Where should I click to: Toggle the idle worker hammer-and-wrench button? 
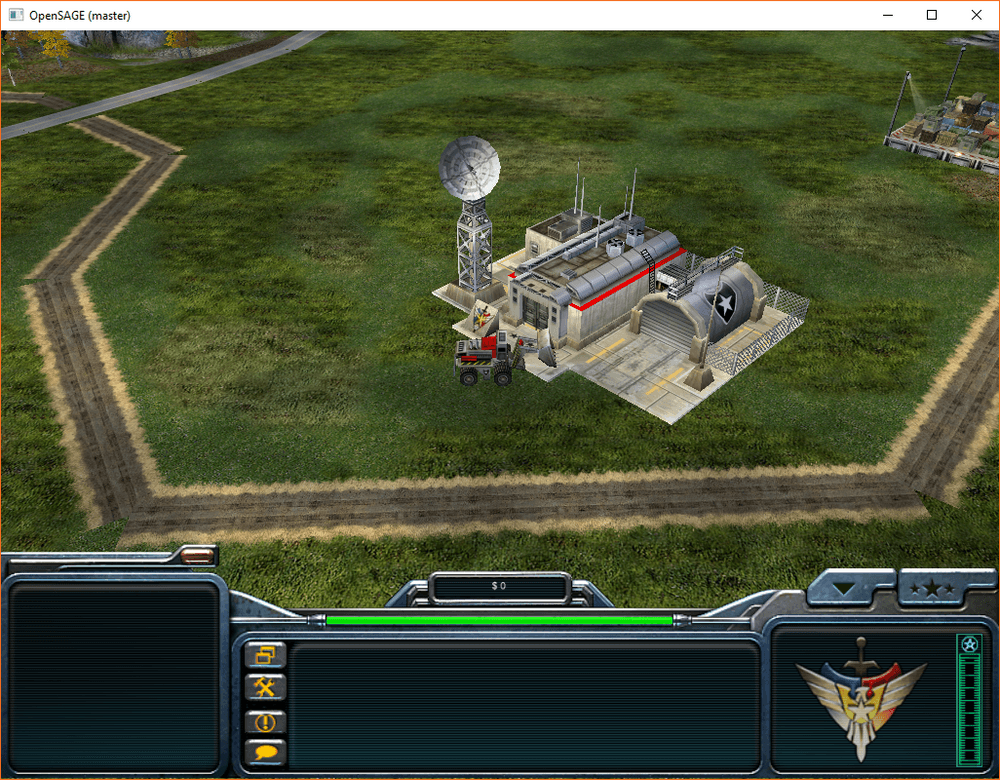pyautogui.click(x=265, y=688)
